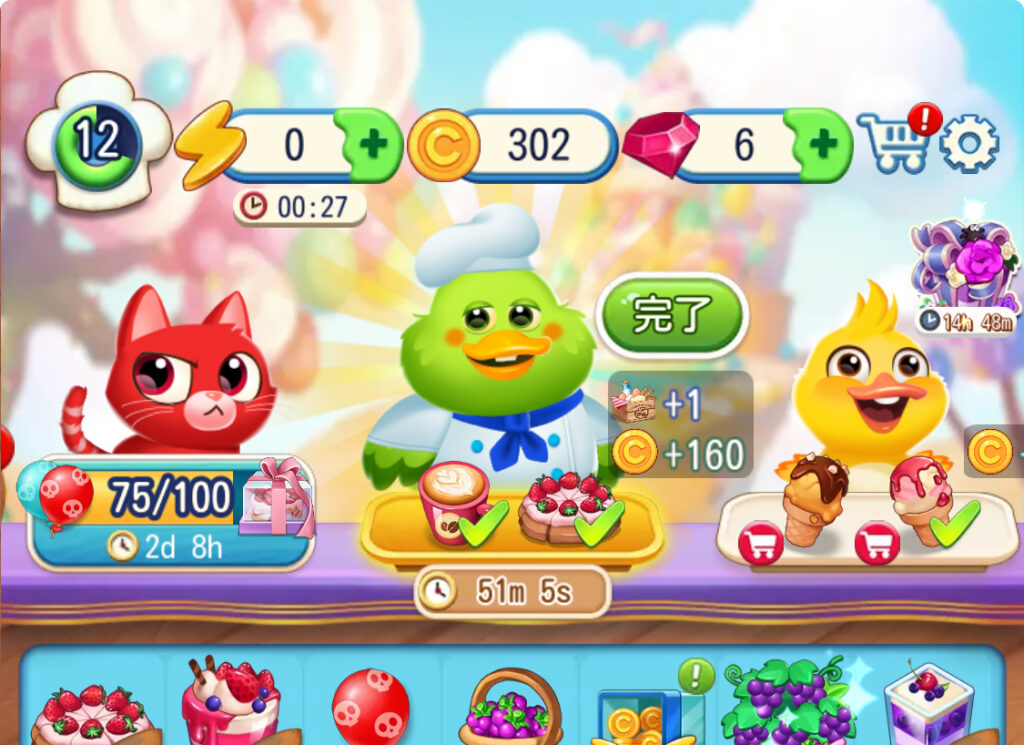Tap the coin chest with exclamation mark
The image size is (1024, 745).
coord(648,710)
